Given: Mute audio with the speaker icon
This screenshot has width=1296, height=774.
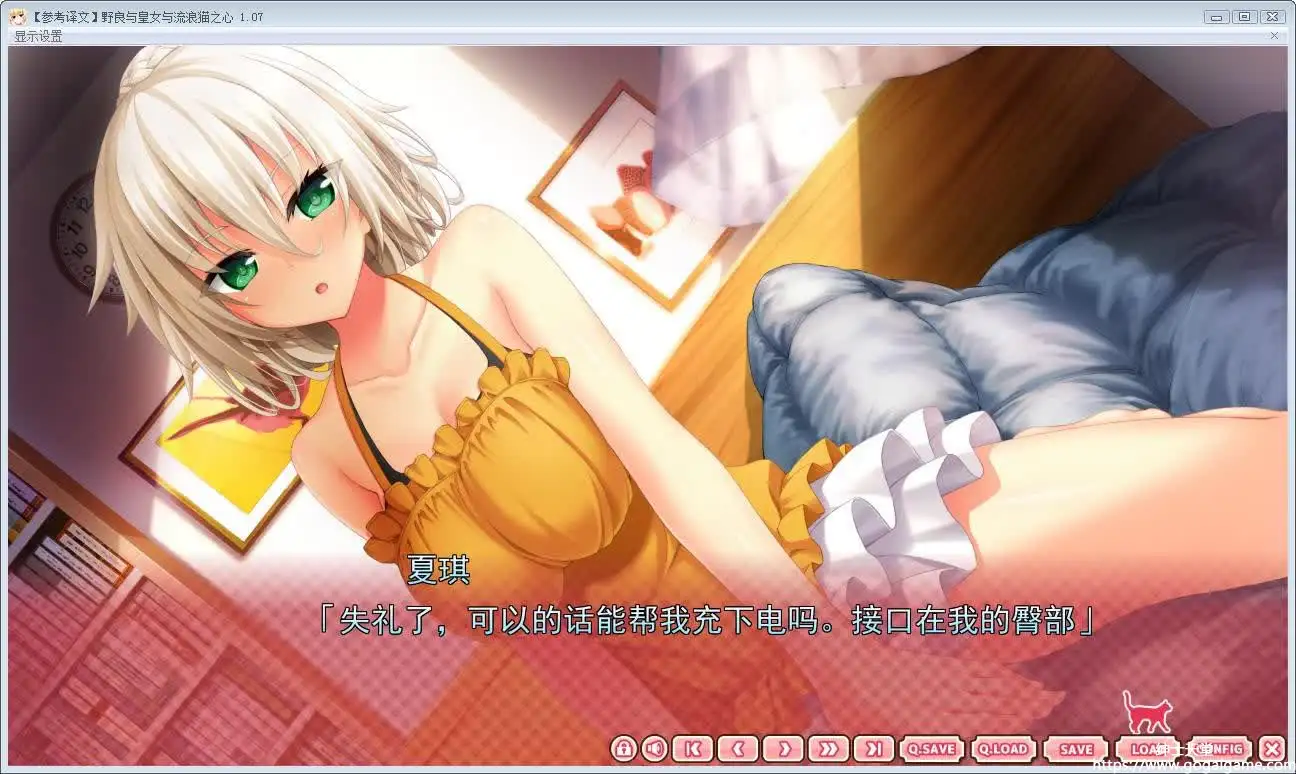Looking at the screenshot, I should click(656, 748).
